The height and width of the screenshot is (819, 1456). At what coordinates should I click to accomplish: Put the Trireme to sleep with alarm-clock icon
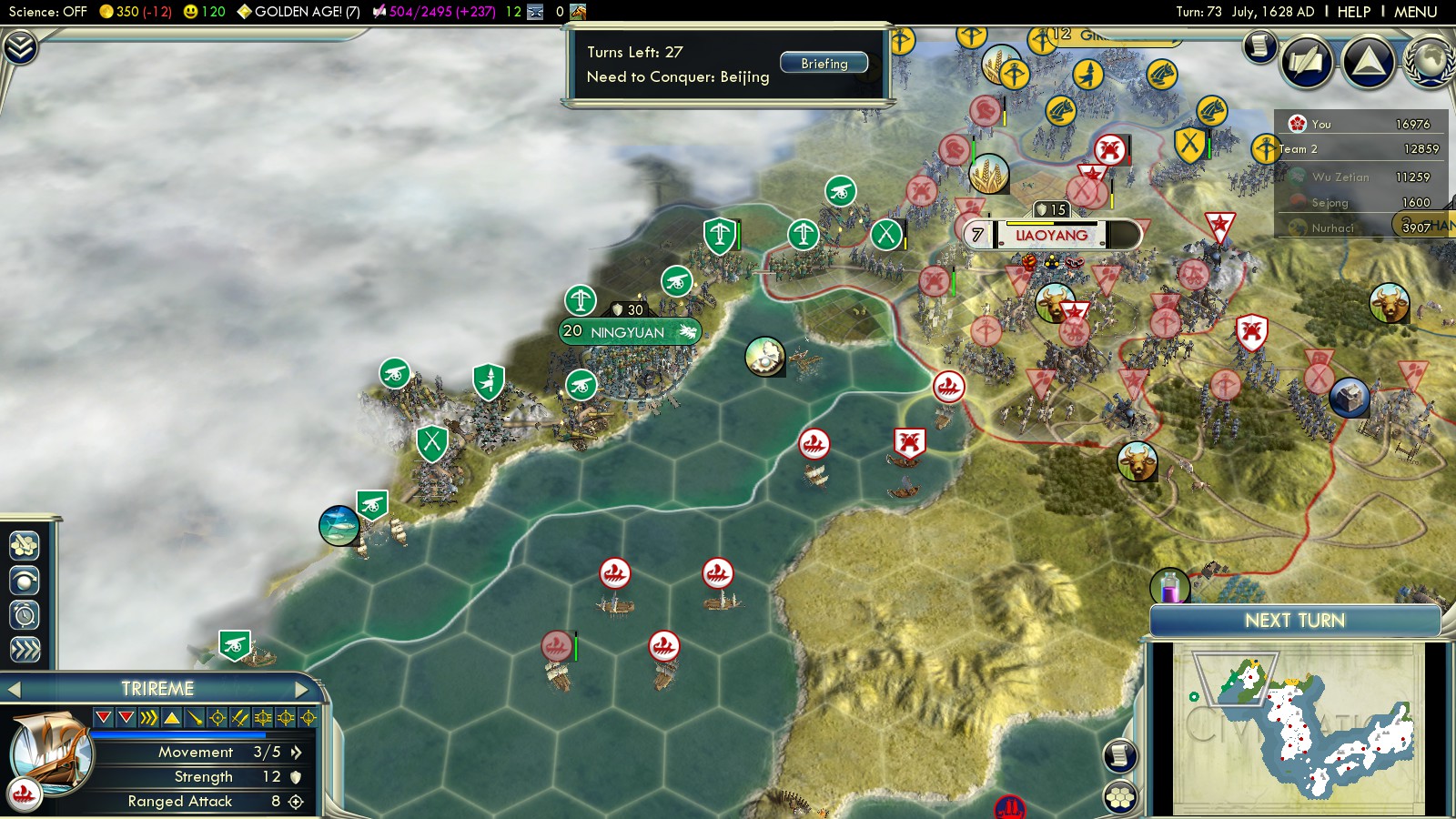coord(25,615)
